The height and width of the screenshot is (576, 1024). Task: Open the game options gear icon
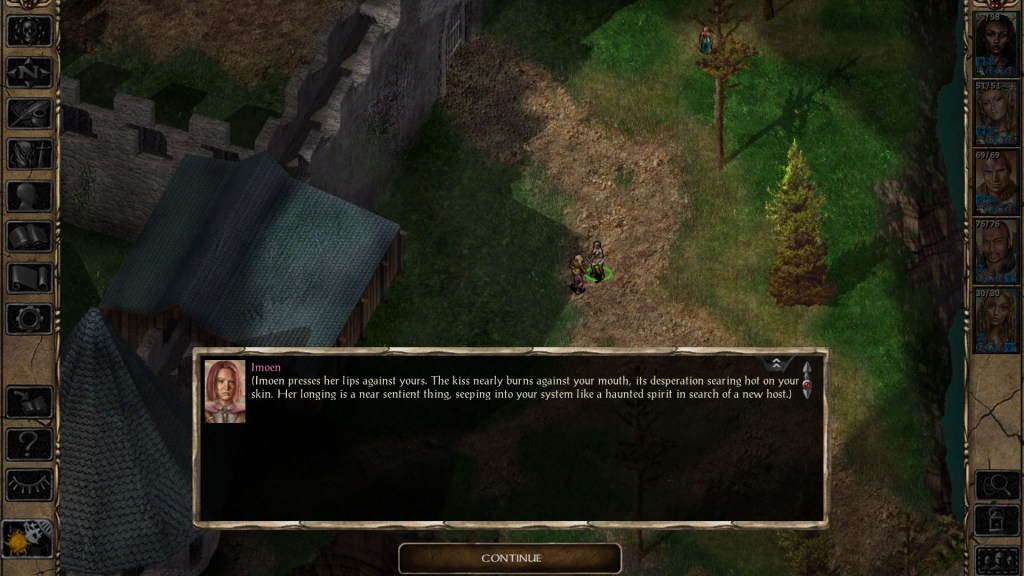coord(29,319)
